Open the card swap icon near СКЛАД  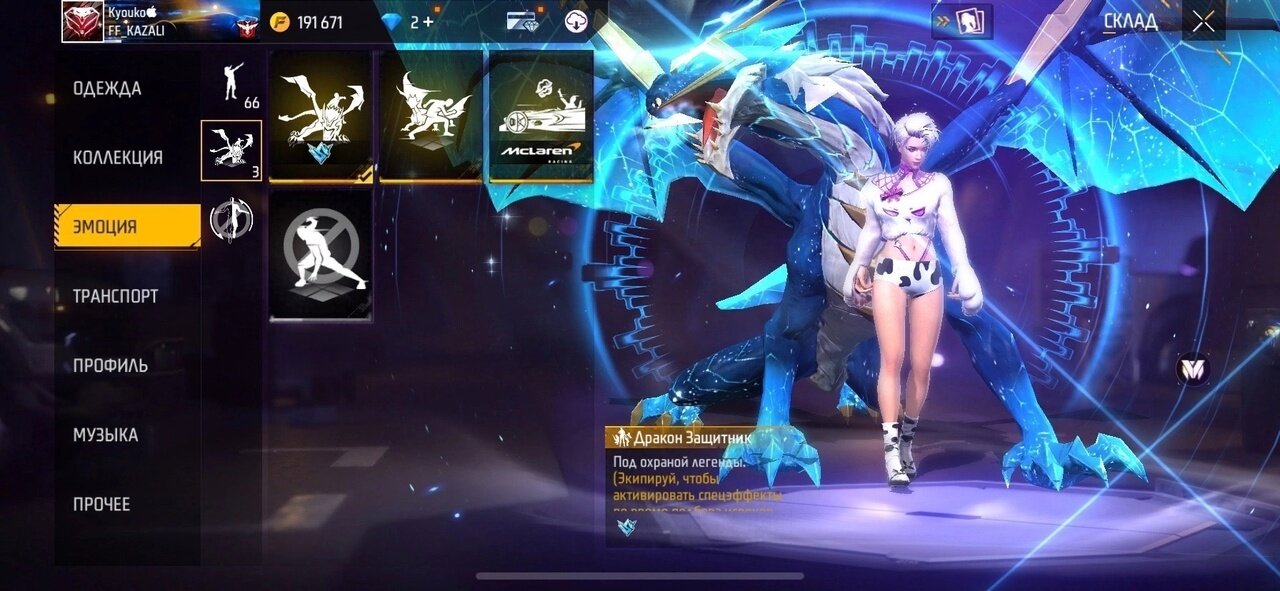pos(962,22)
